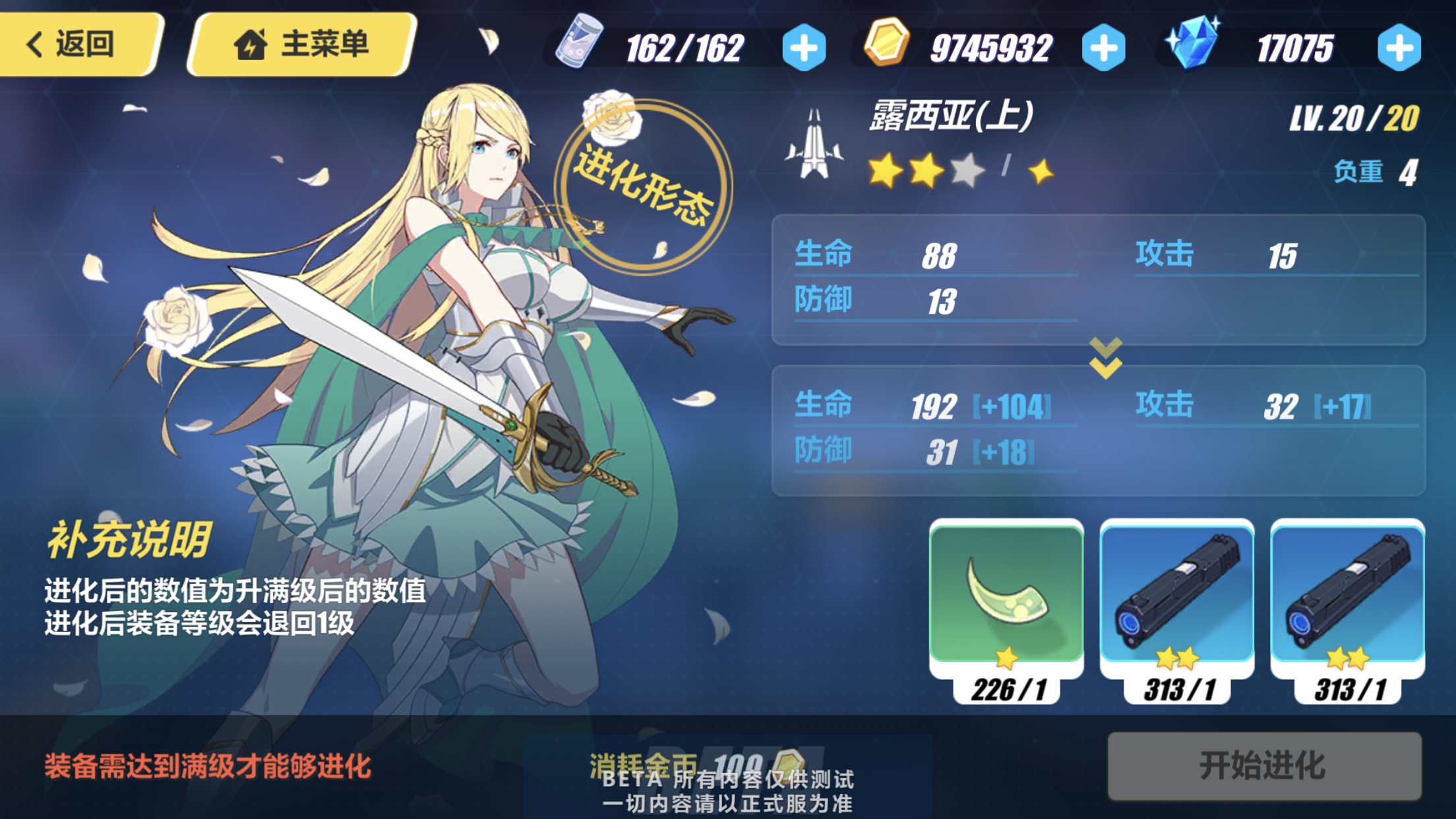Toggle the second gold star on the rating
The image size is (1456, 819).
point(926,171)
